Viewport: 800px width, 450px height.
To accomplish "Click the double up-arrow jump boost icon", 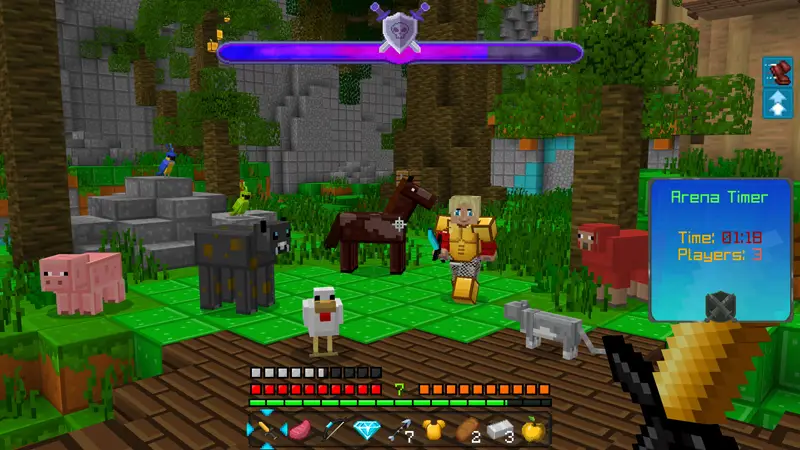I will pos(777,103).
